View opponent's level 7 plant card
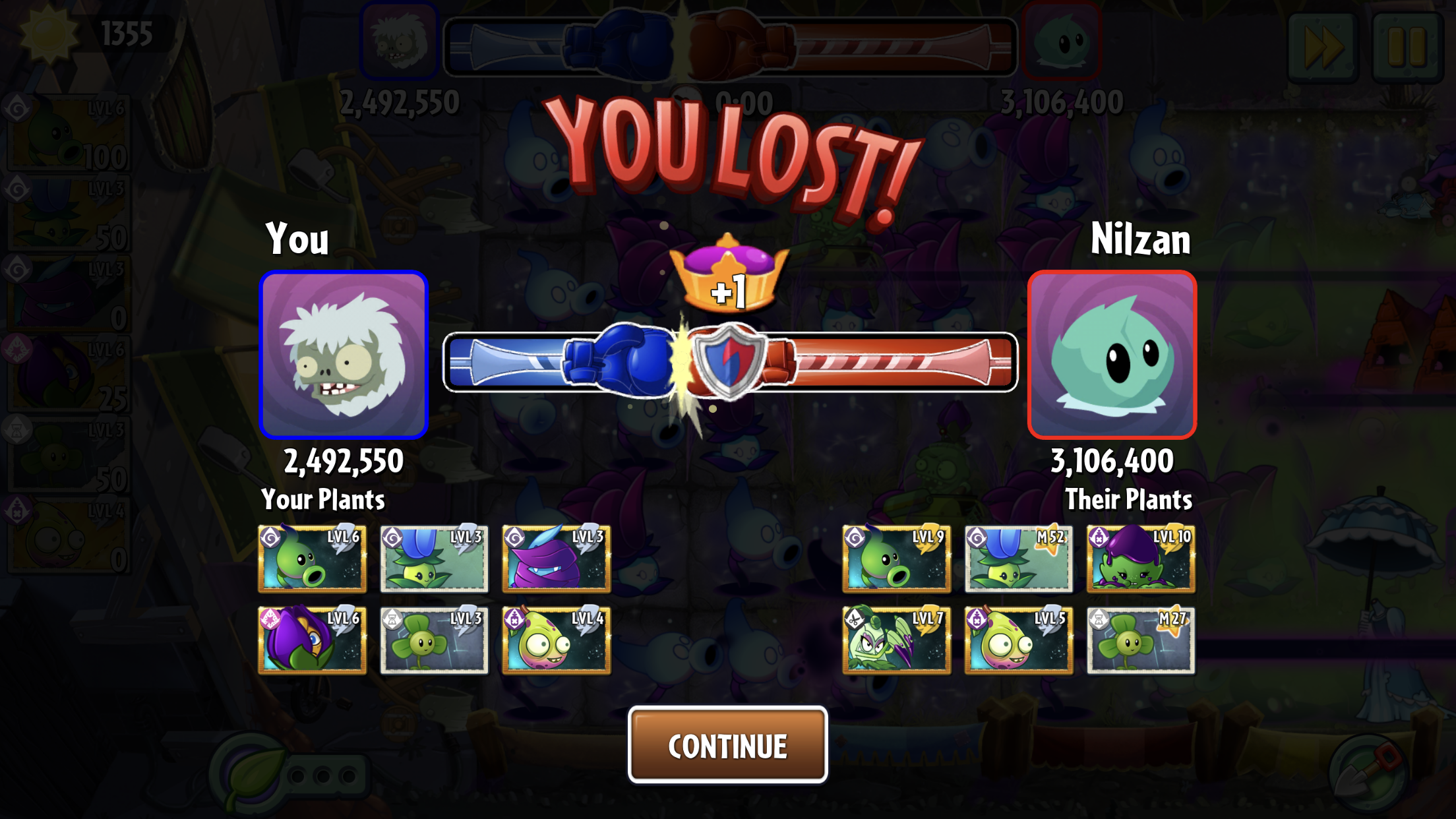 (x=896, y=640)
